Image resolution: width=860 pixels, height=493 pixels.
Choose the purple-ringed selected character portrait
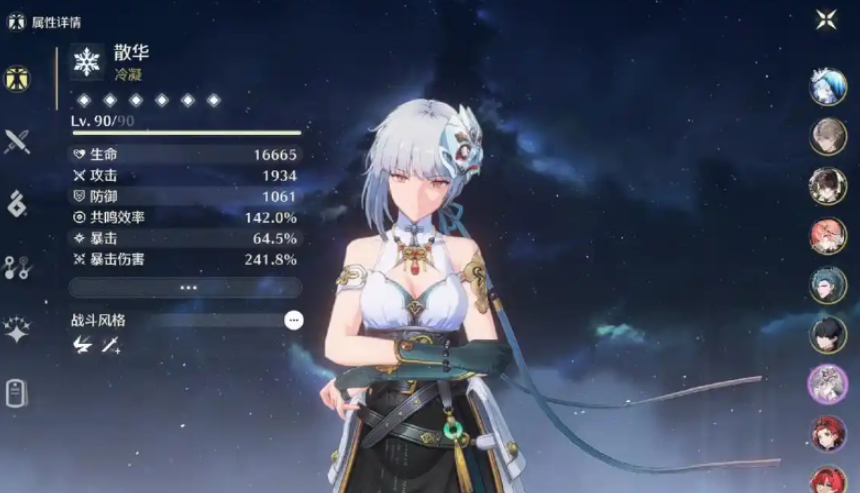coord(828,384)
